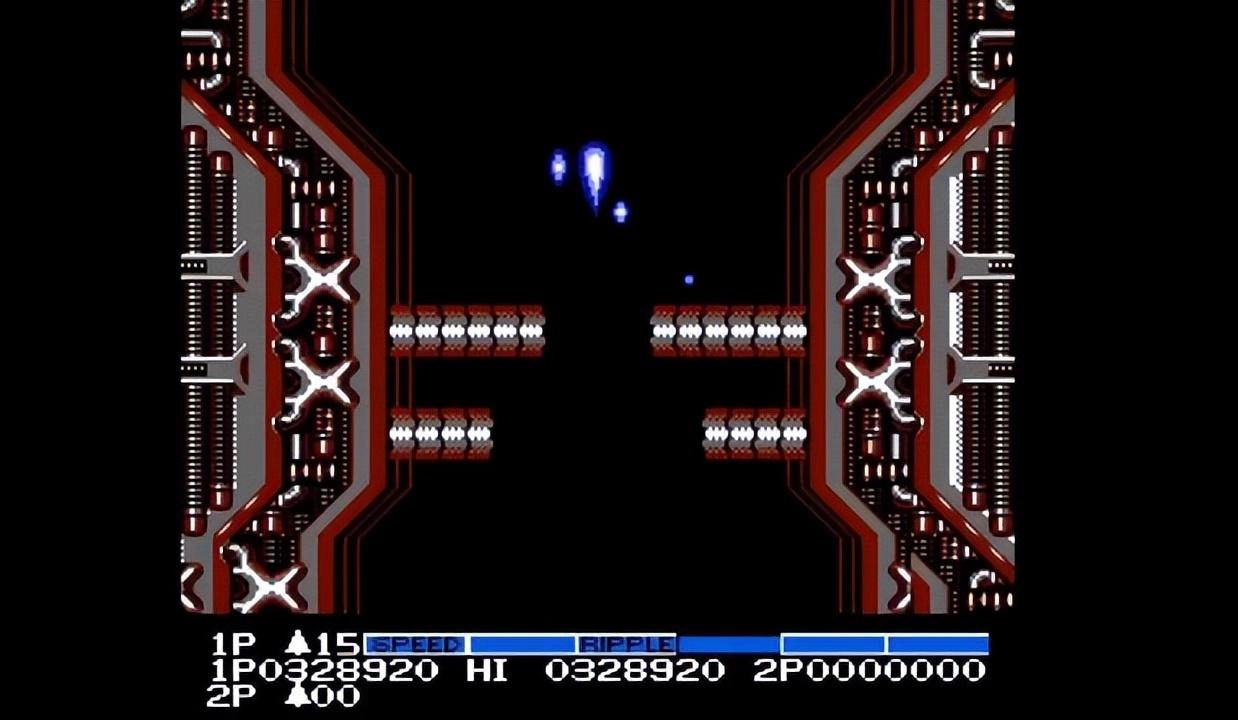Select the SPEED power-up slot
The image size is (1238, 720).
click(x=416, y=644)
